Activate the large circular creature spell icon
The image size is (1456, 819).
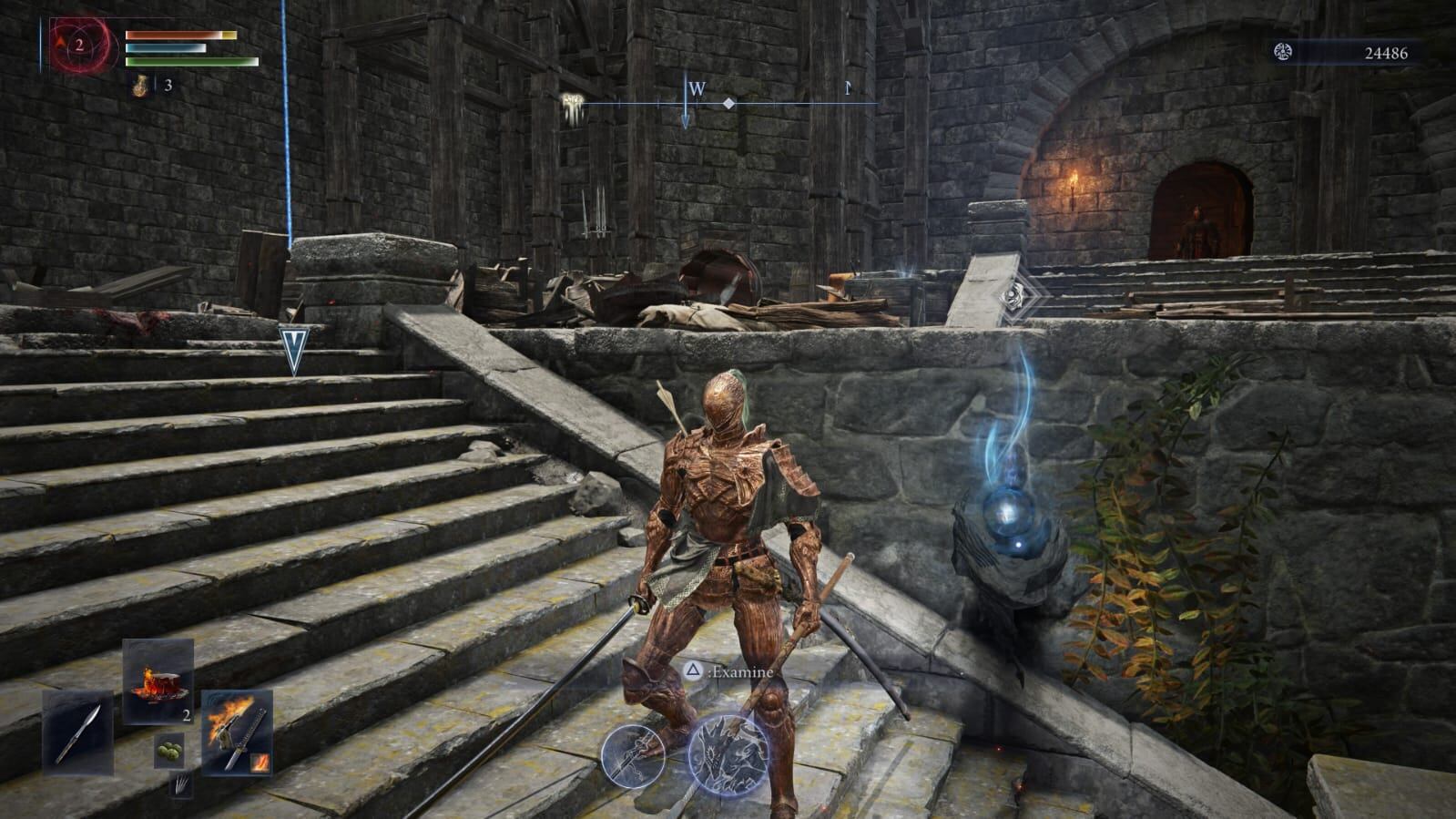[728, 752]
